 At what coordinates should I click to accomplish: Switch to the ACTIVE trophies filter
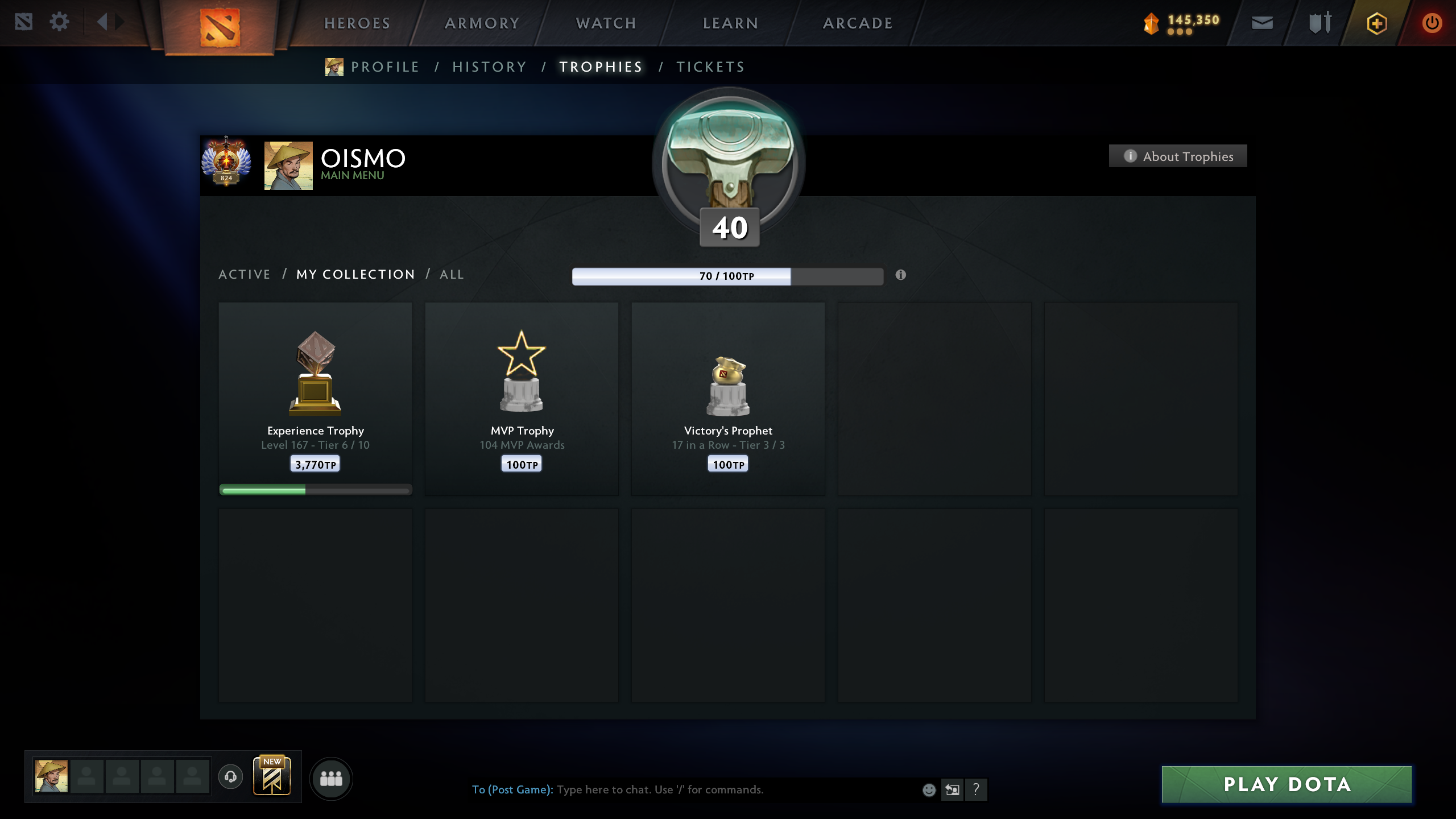click(245, 274)
